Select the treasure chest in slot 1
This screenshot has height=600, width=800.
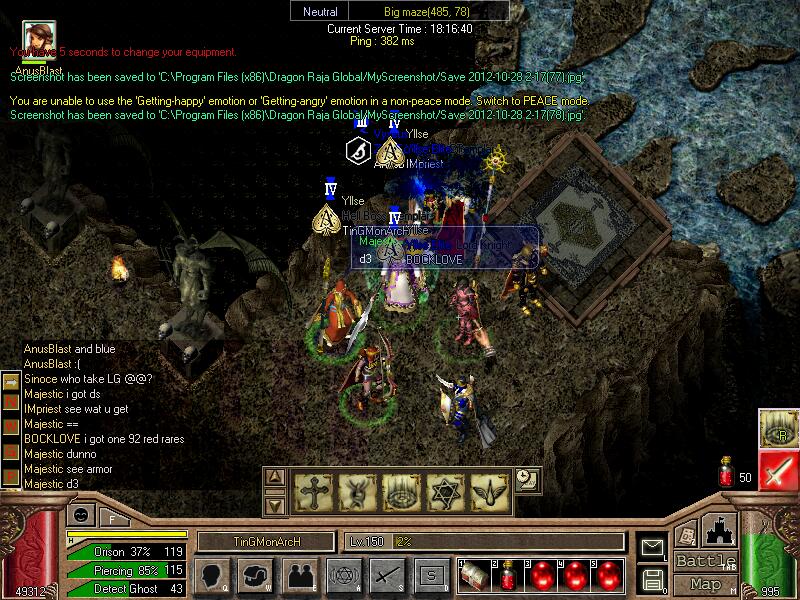[475, 577]
